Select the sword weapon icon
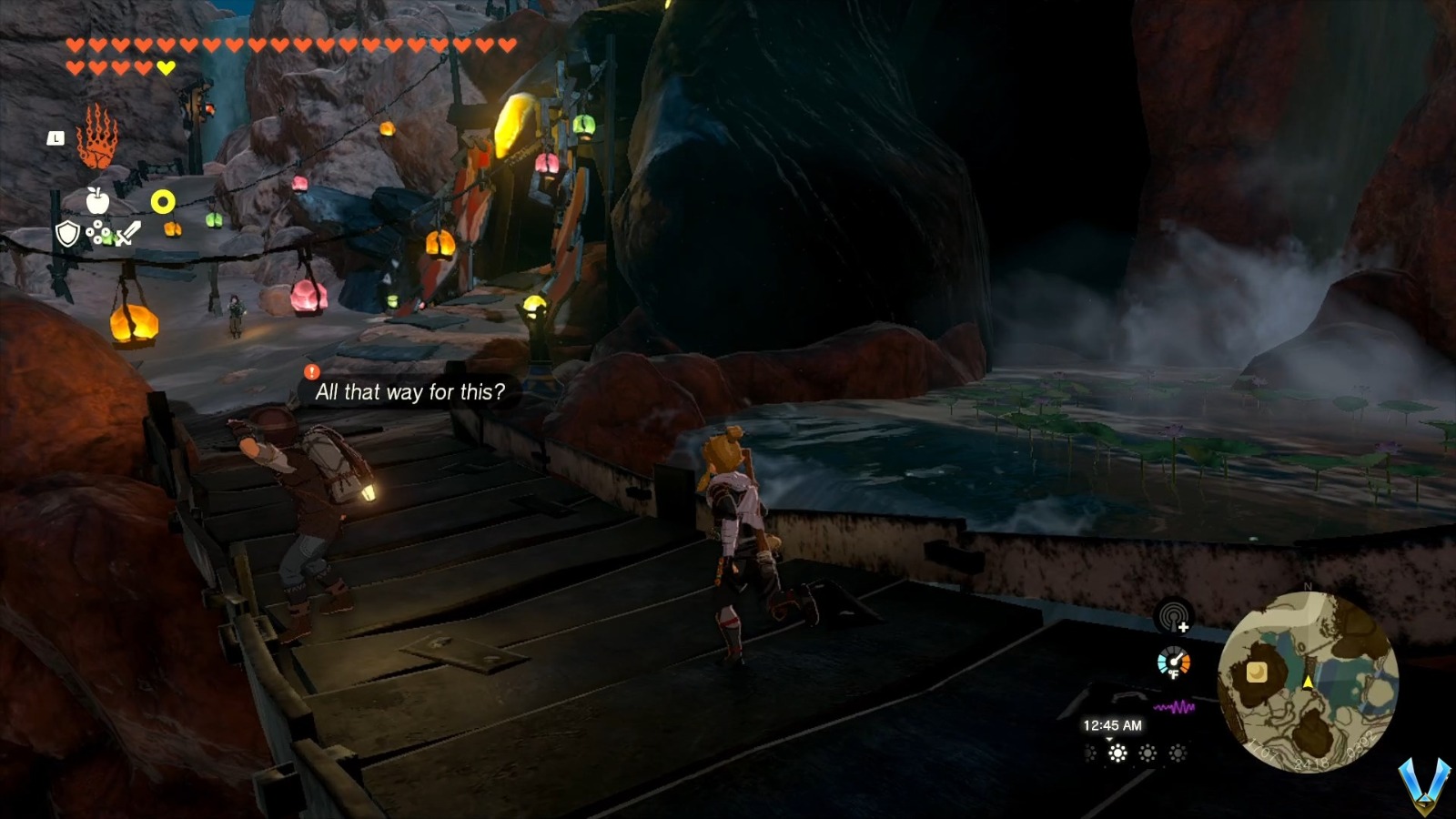Screen dimensions: 1456x819 127,233
